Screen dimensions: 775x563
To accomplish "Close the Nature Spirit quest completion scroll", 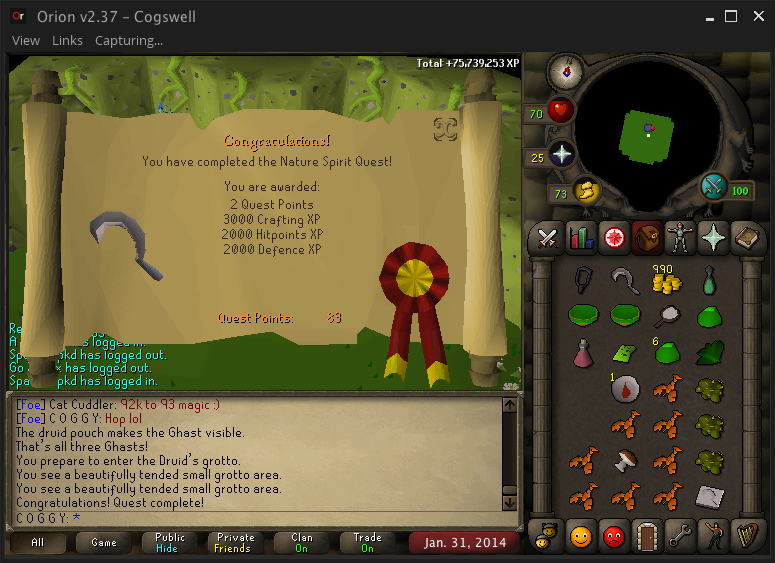I will point(446,128).
